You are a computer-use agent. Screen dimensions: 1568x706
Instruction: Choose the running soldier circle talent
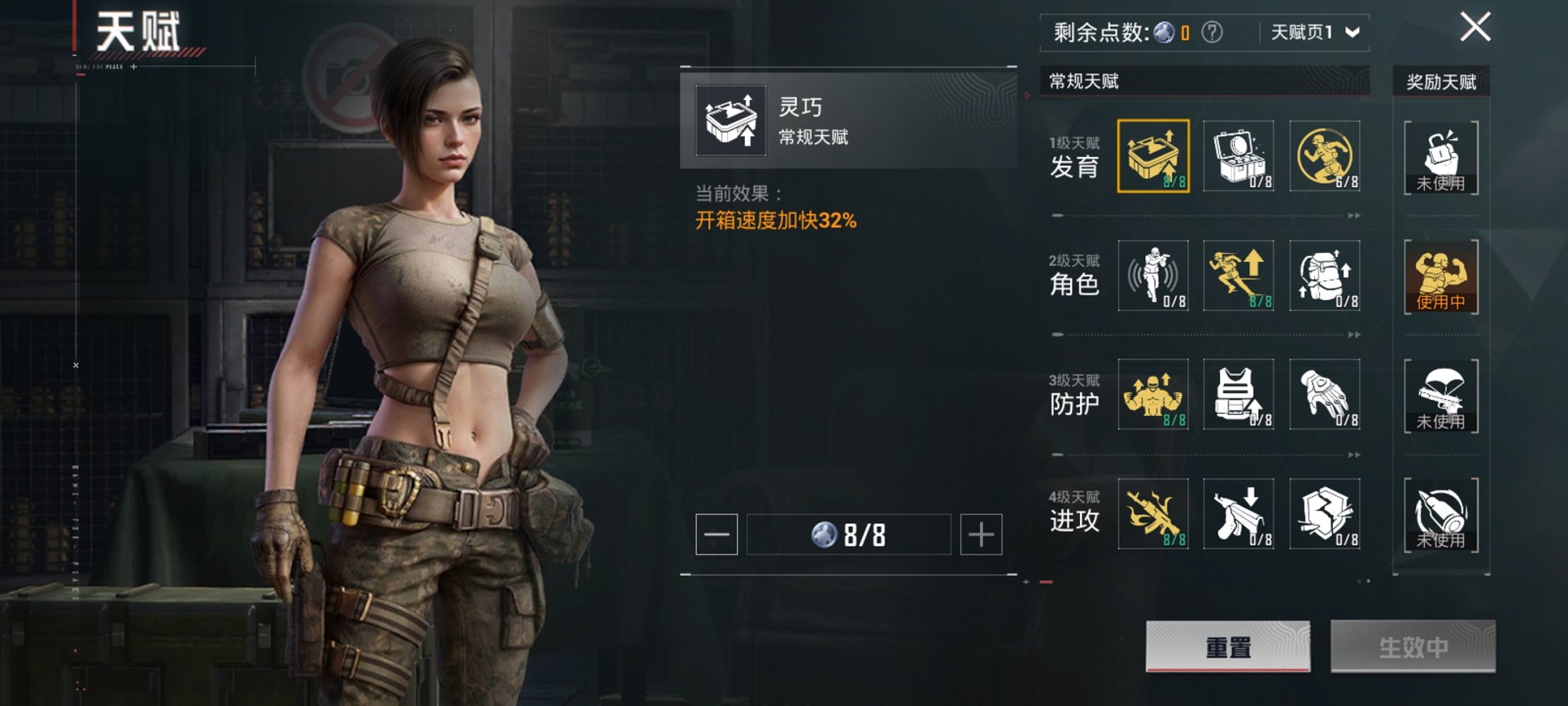coord(1324,156)
